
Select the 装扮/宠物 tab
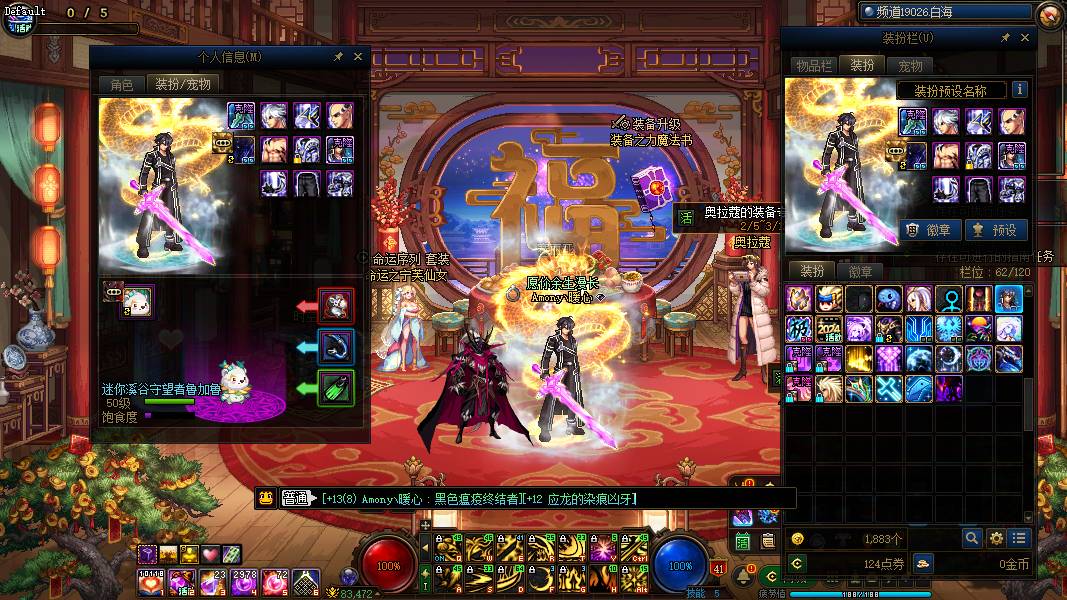[183, 85]
